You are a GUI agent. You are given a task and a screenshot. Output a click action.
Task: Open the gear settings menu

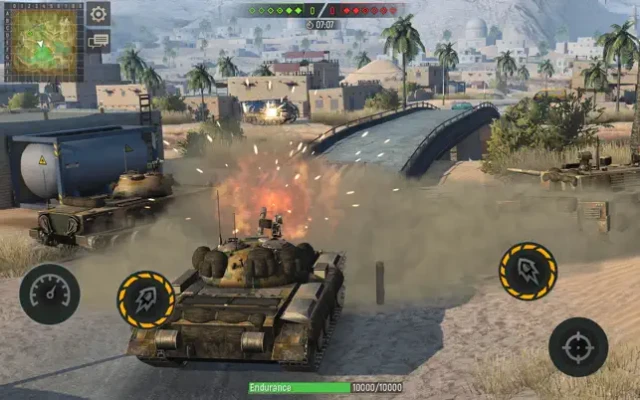tap(98, 14)
